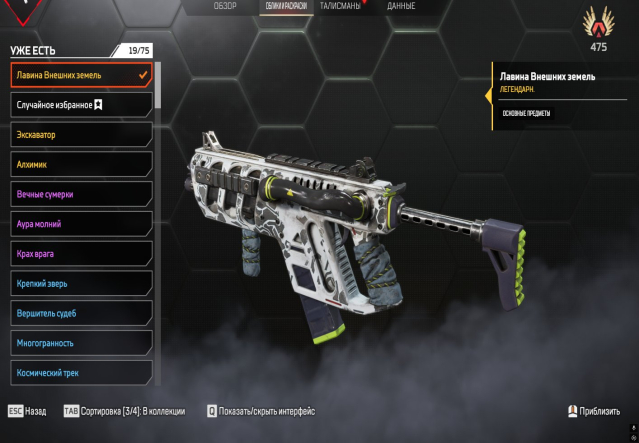Viewport: 639px width, 443px height.
Task: Pick the Алхимик skin
Action: [80, 164]
